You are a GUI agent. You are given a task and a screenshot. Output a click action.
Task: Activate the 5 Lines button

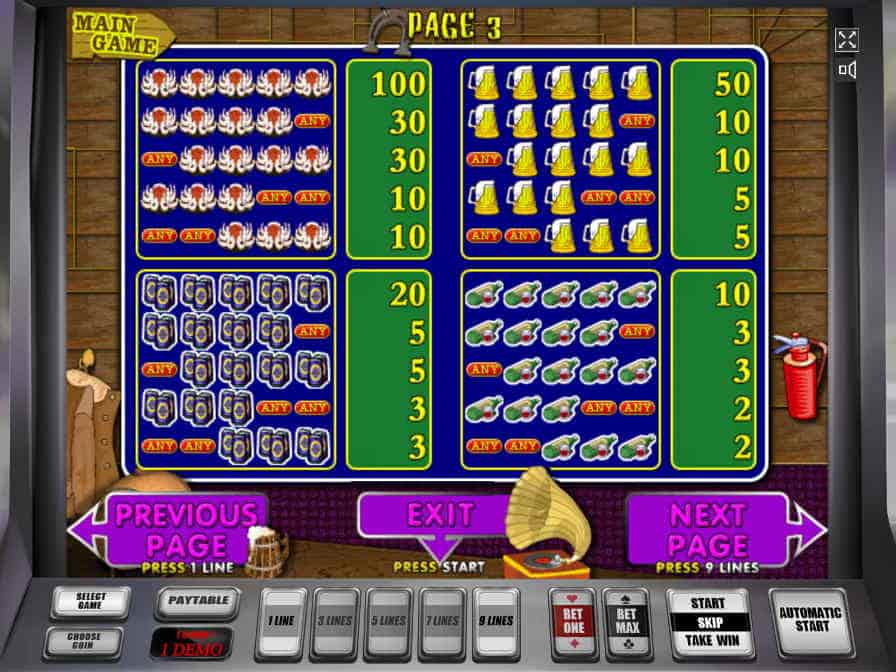[x=390, y=622]
